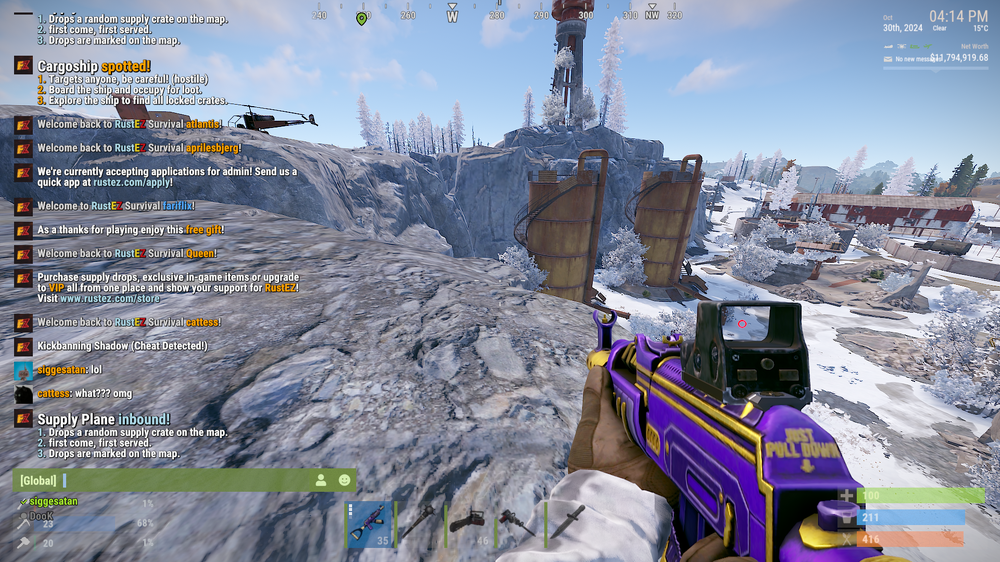Select the mace hotbar slot
The height and width of the screenshot is (562, 1000).
(421, 524)
